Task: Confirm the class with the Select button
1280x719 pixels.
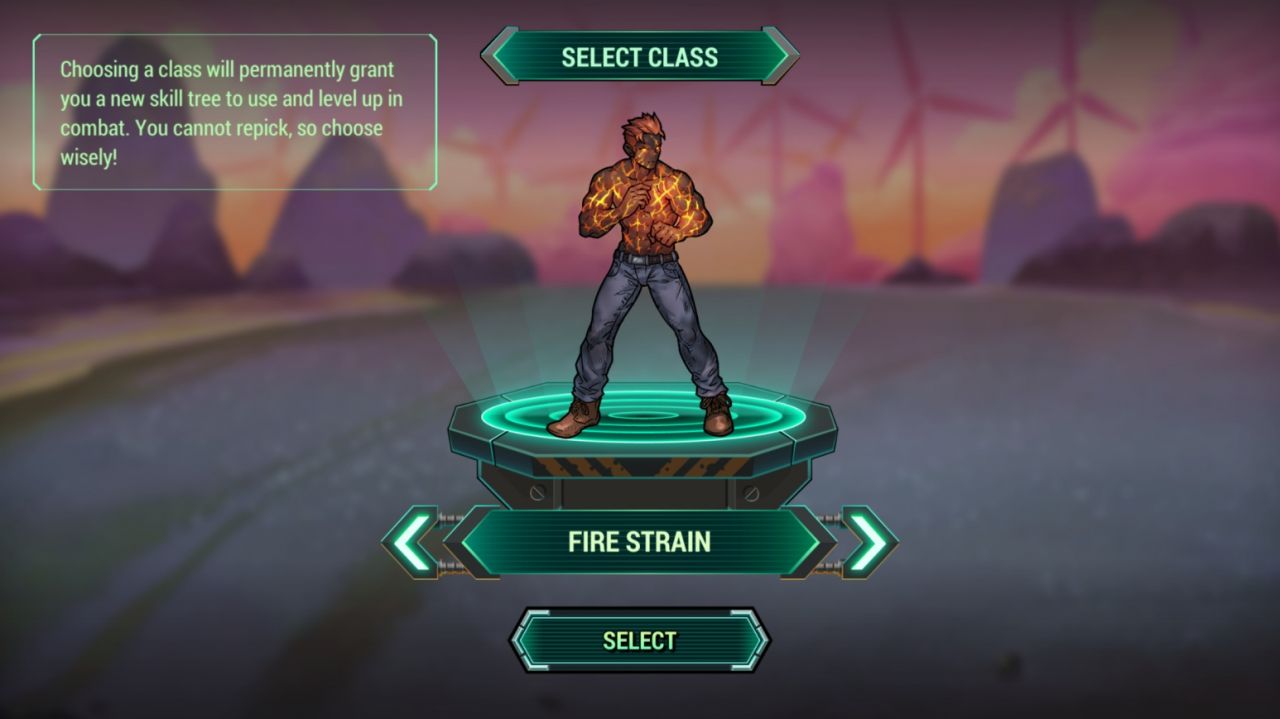Action: point(639,640)
